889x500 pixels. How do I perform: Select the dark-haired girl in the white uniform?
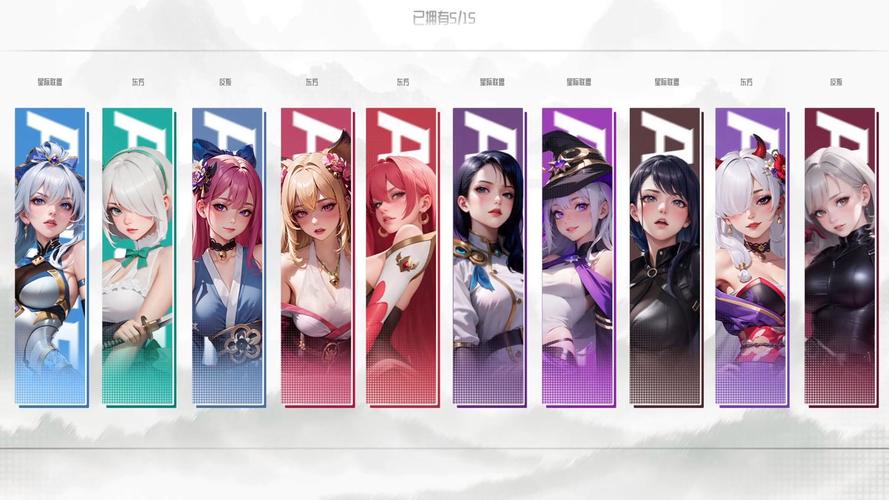488,255
